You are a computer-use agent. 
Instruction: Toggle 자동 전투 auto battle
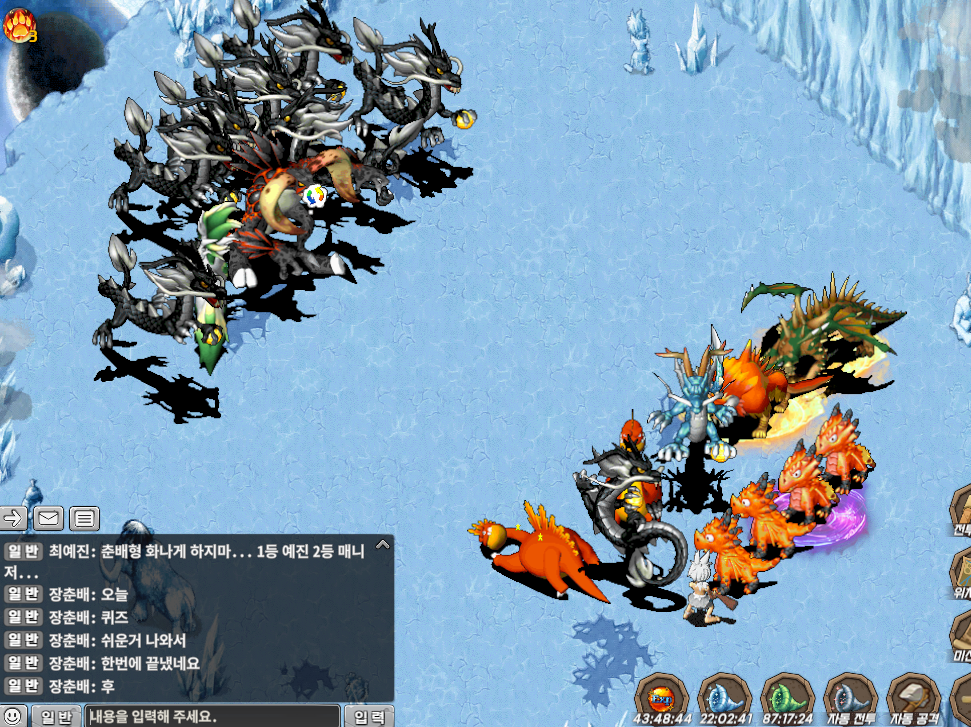(850, 696)
